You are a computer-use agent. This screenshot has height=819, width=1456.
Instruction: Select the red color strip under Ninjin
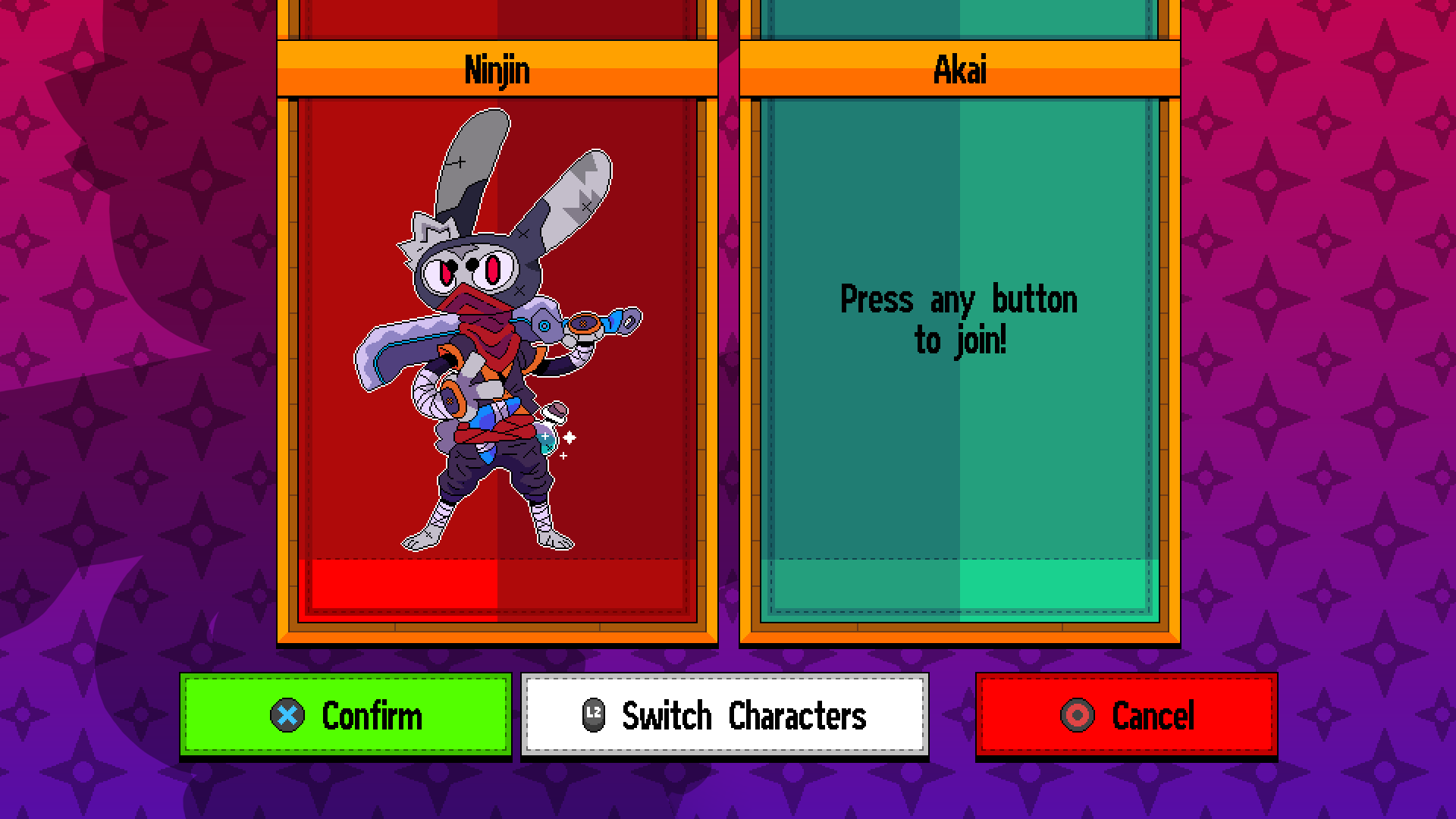click(497, 584)
